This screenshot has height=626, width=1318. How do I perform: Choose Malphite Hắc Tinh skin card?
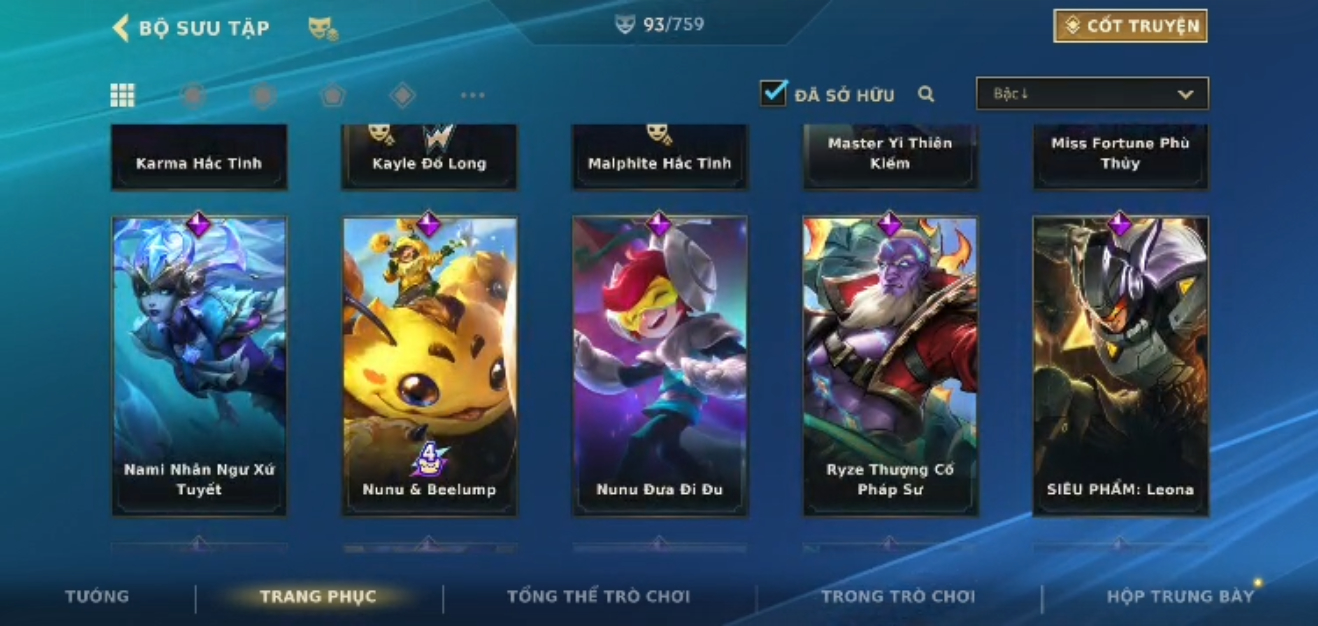point(659,158)
